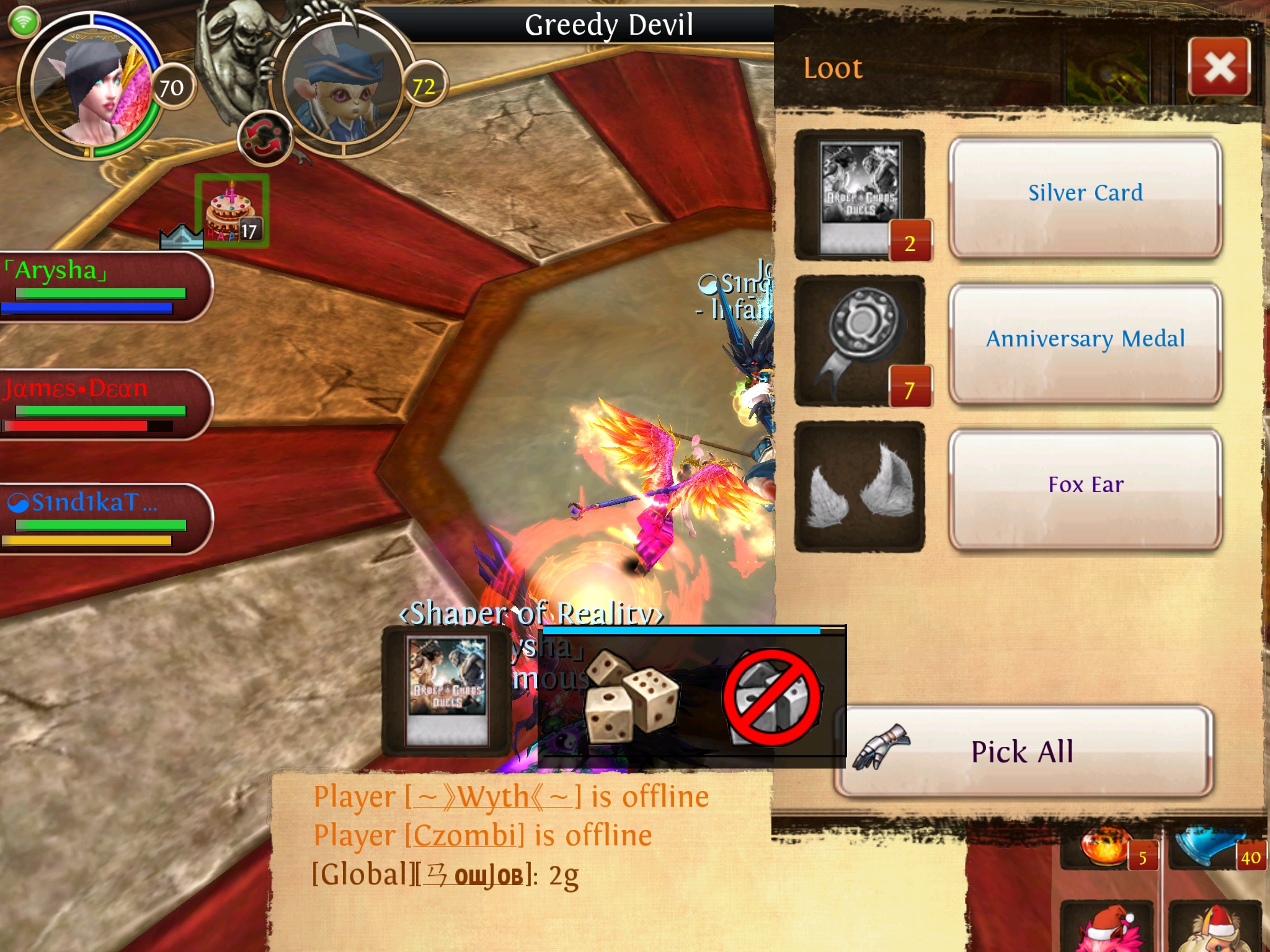
Task: Close the Loot window
Action: pos(1219,67)
